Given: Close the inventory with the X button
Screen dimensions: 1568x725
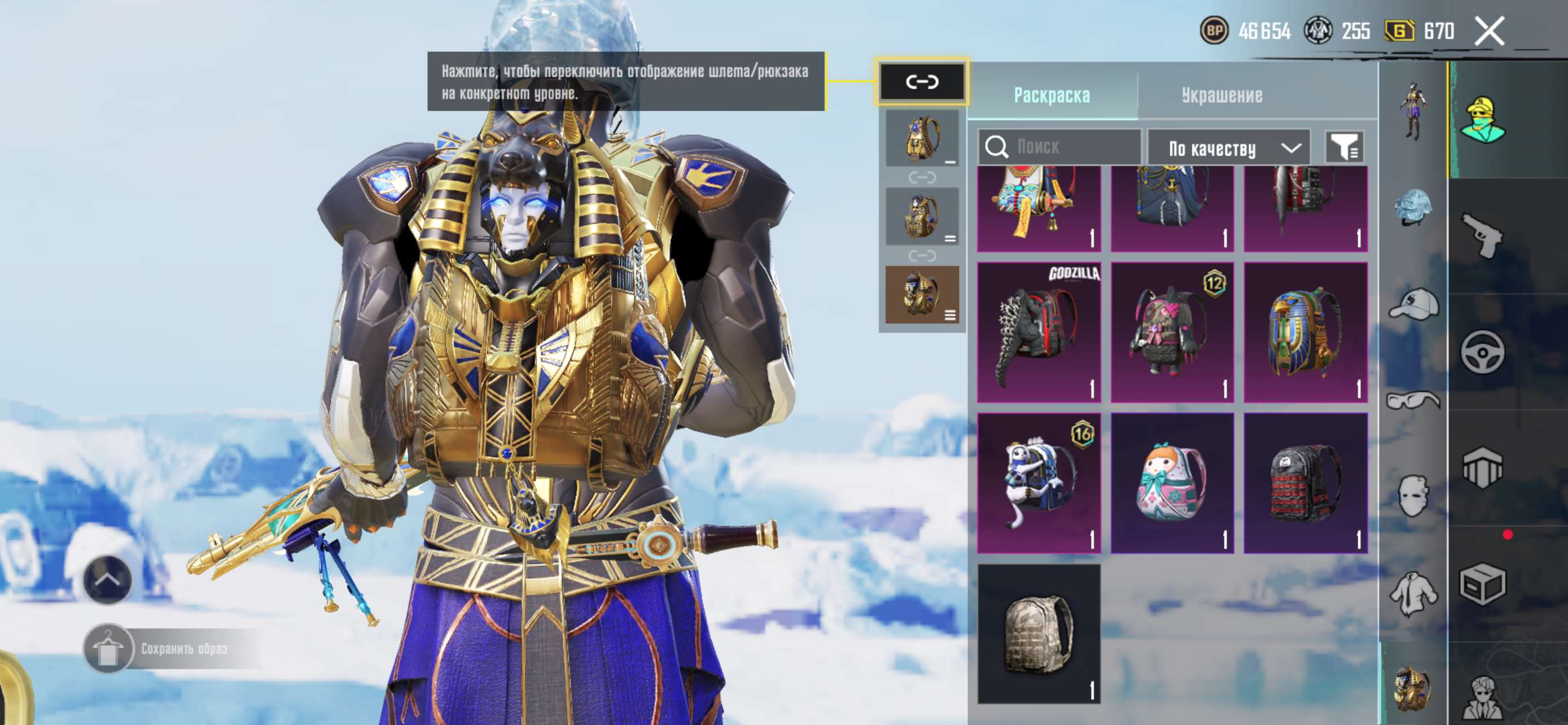Looking at the screenshot, I should tap(1488, 31).
